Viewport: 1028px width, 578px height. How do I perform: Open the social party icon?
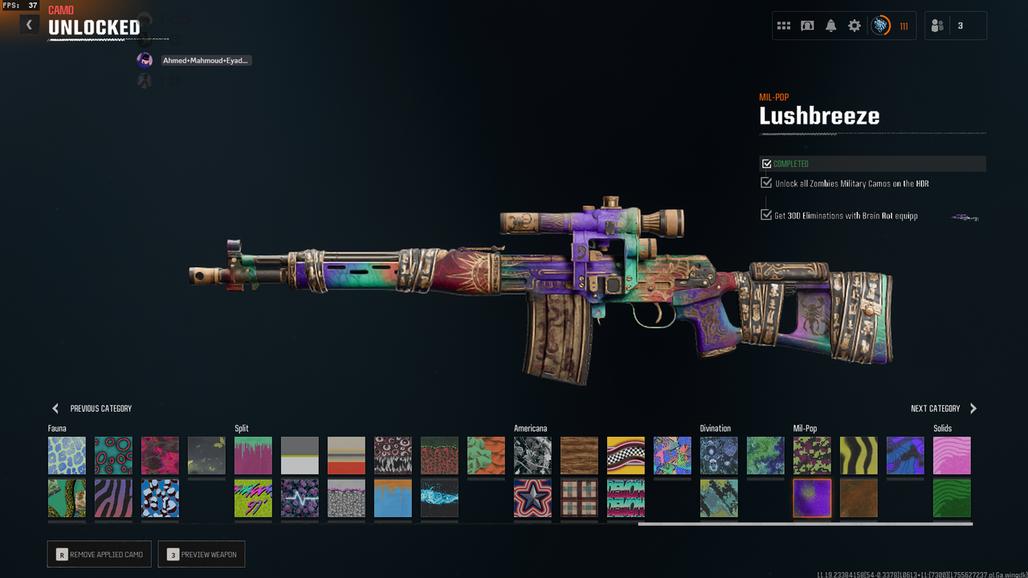click(x=937, y=26)
